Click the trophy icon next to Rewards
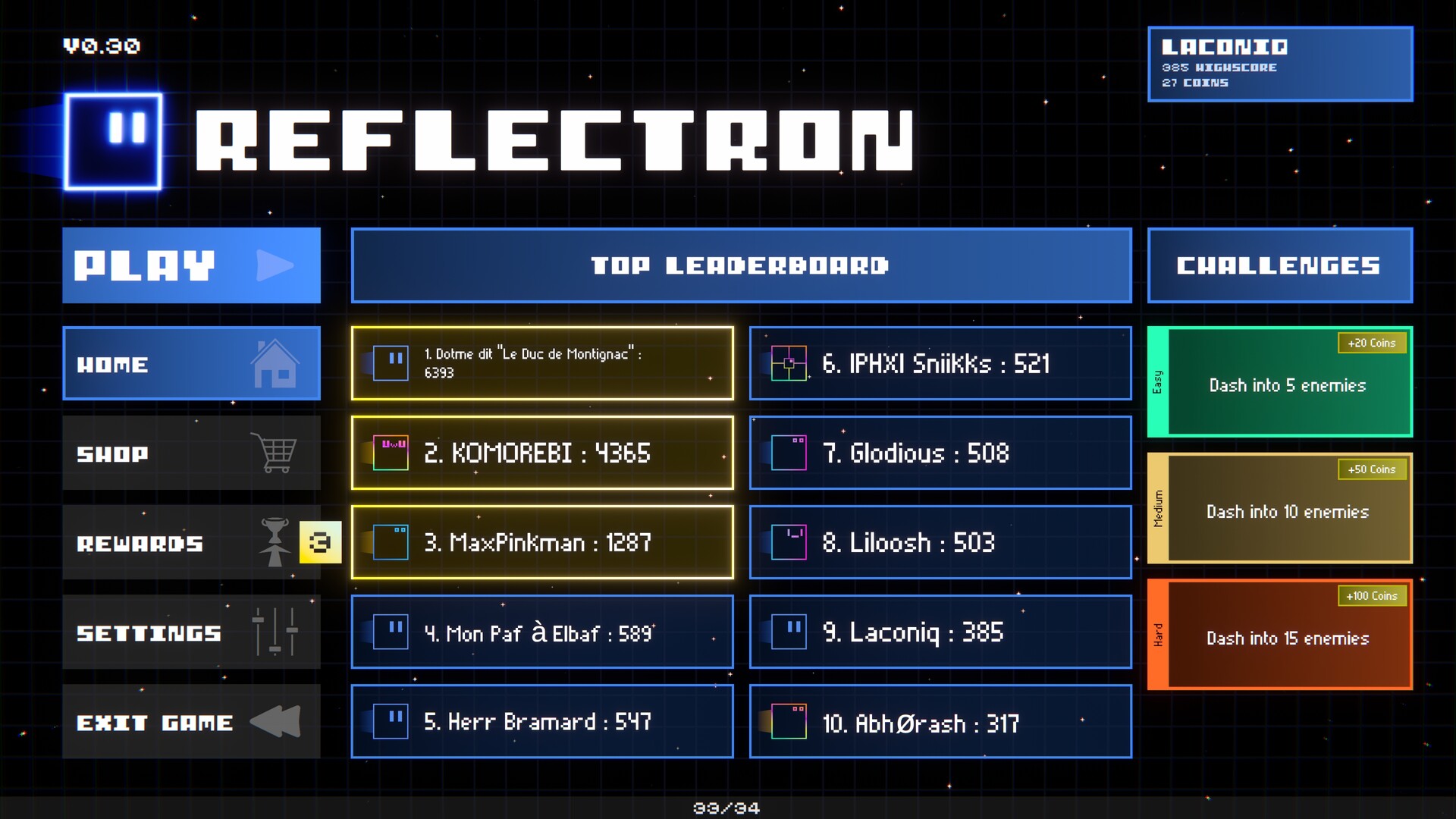The width and height of the screenshot is (1456, 819). coord(275,542)
